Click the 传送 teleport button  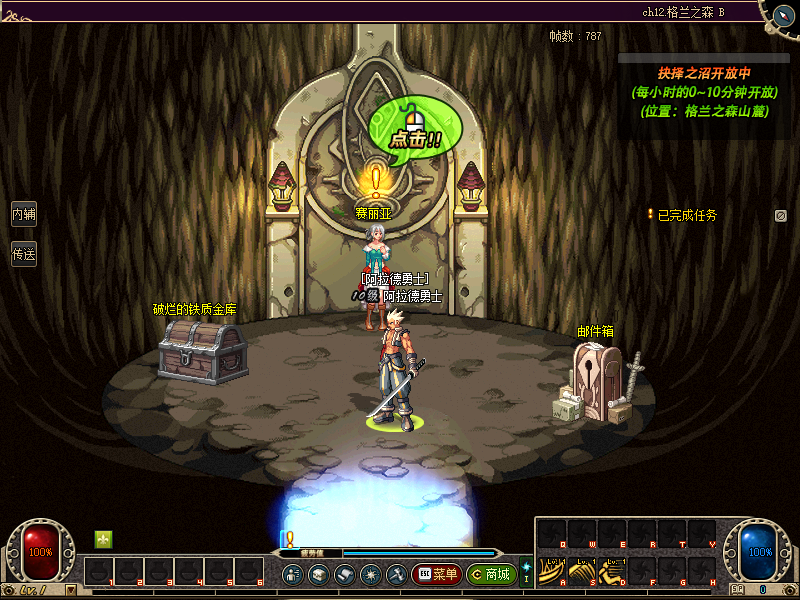tap(23, 254)
